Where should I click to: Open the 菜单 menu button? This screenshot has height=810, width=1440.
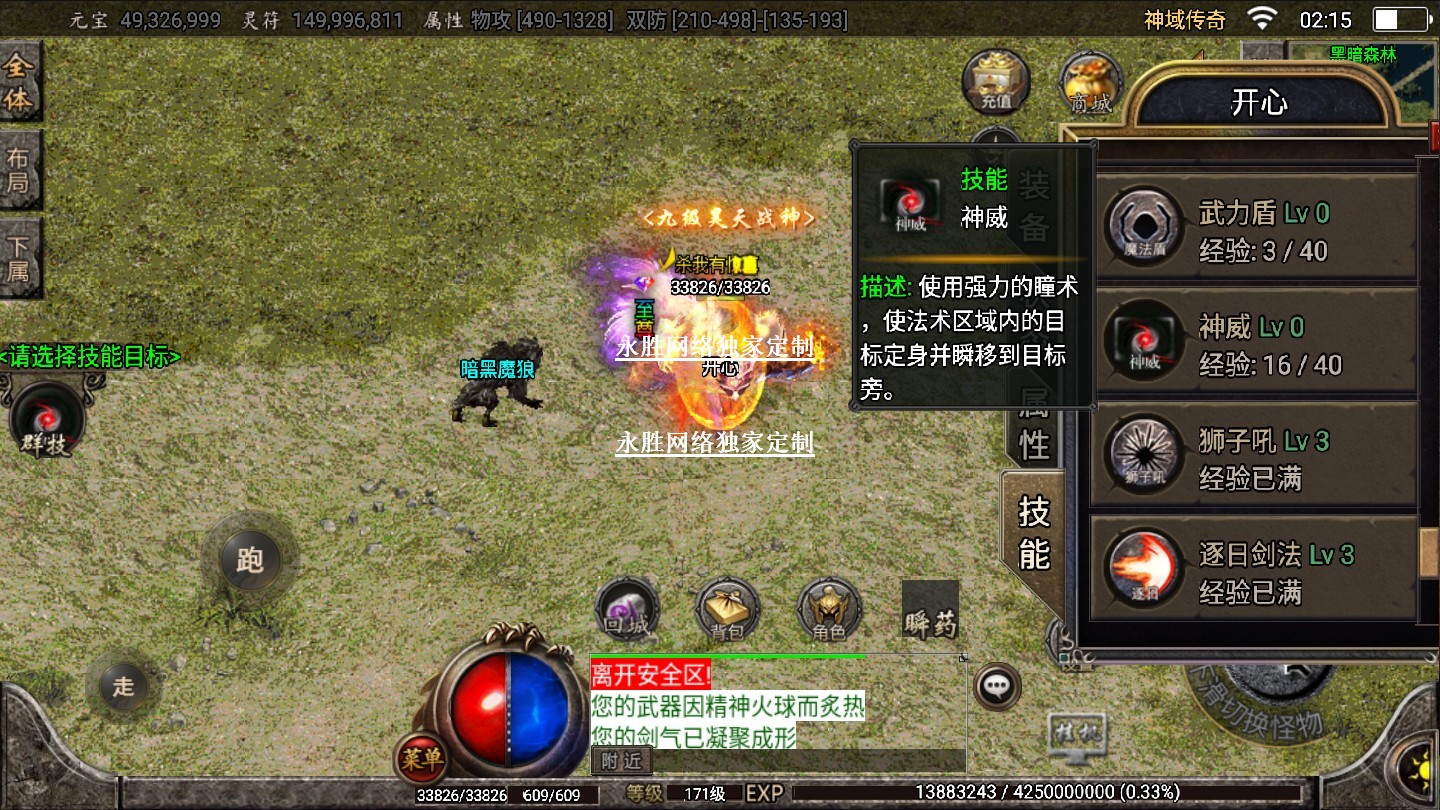(420, 759)
